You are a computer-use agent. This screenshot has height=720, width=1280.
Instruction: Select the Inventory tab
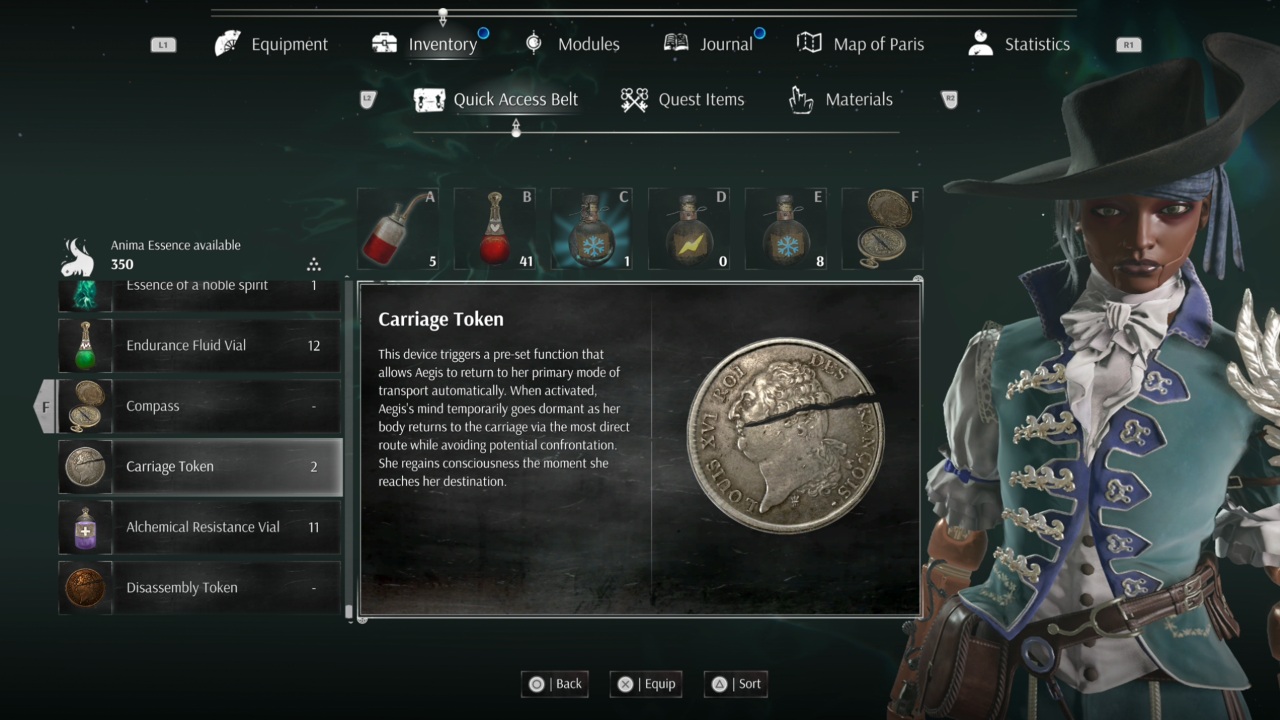coord(425,44)
